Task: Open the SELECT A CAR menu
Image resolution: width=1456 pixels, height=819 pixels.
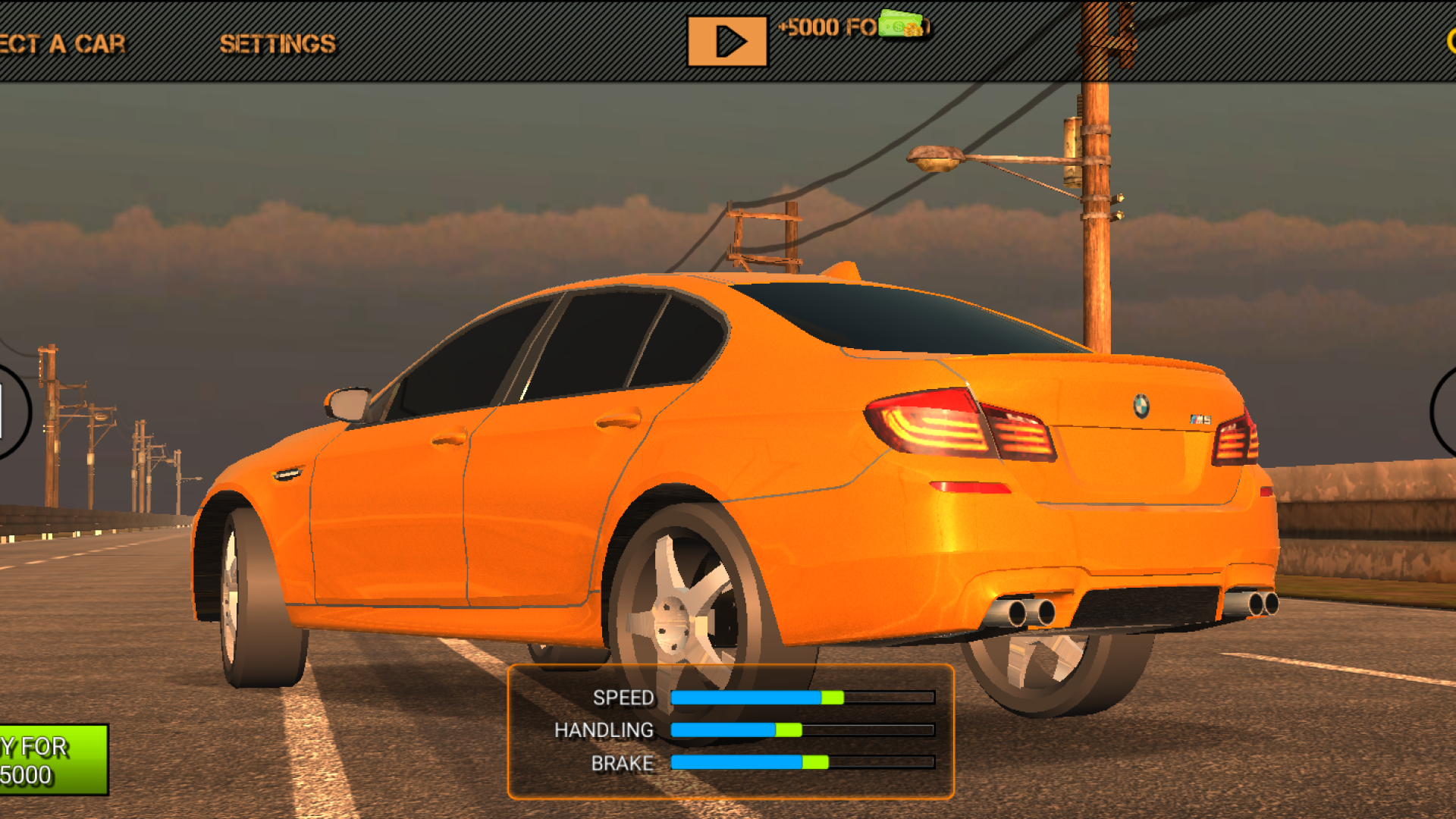Action: (61, 42)
